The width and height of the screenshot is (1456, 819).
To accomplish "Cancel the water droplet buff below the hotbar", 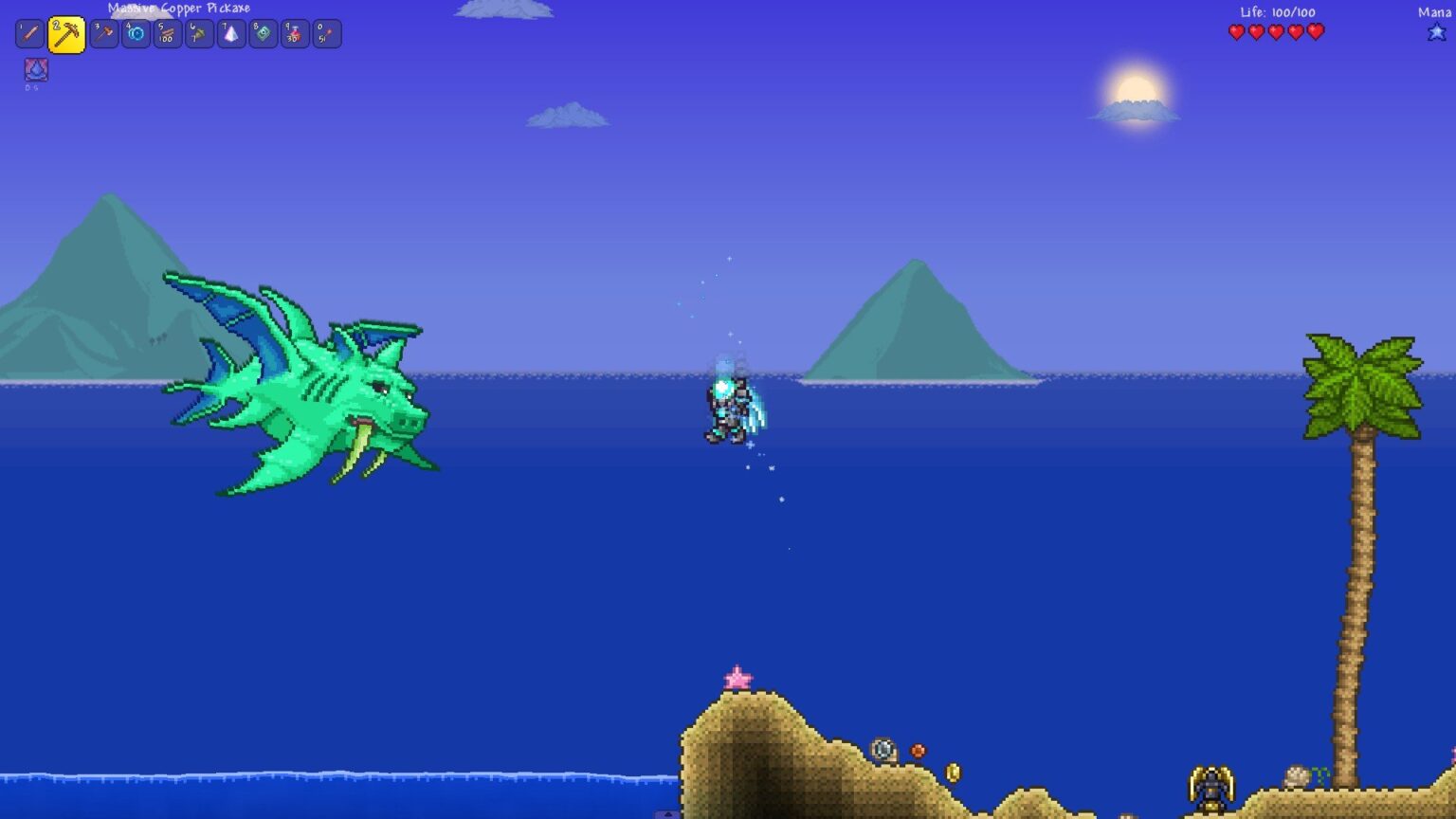I will point(34,69).
